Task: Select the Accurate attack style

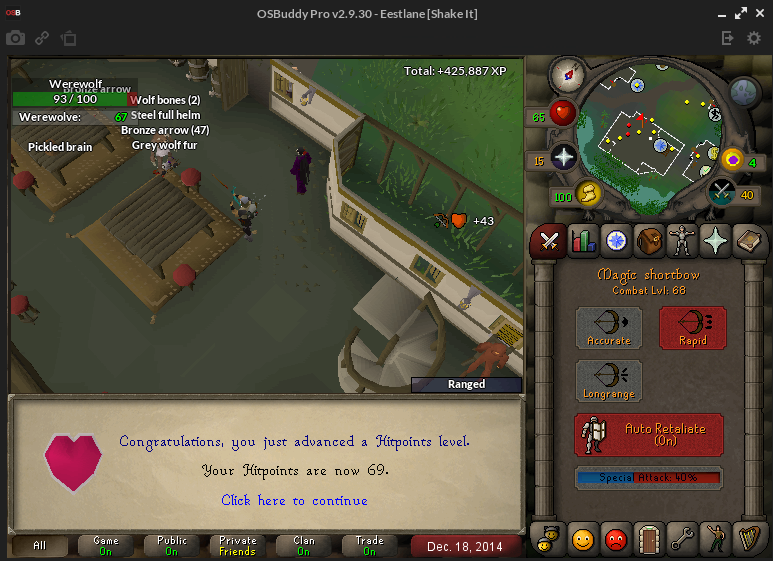Action: [x=608, y=328]
